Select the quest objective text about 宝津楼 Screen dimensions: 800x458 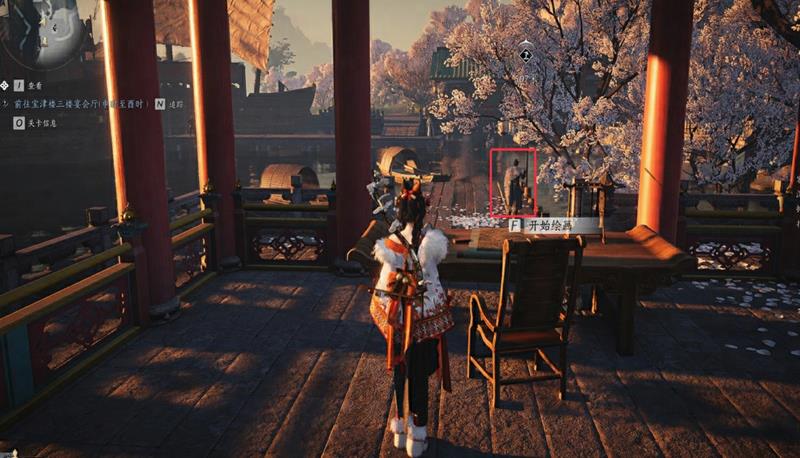[x=82, y=103]
